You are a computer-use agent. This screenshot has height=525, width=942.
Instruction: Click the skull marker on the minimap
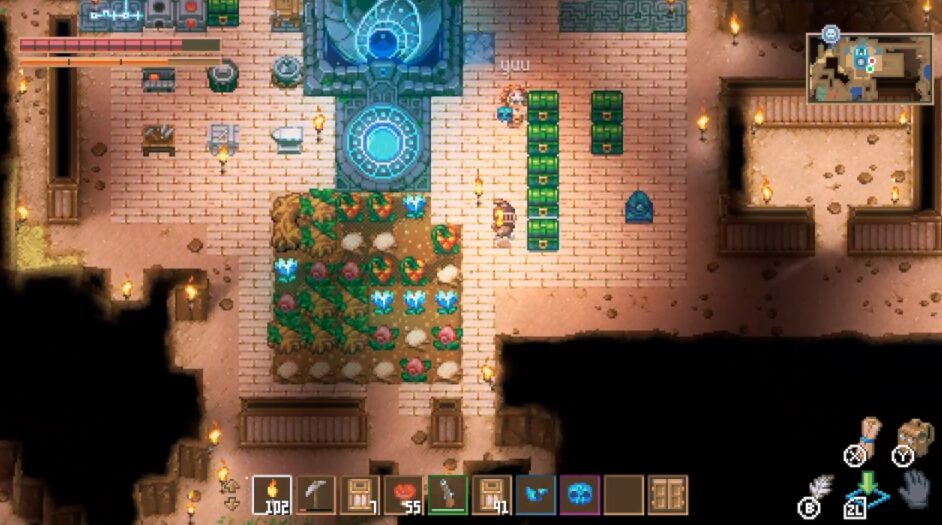tap(830, 33)
